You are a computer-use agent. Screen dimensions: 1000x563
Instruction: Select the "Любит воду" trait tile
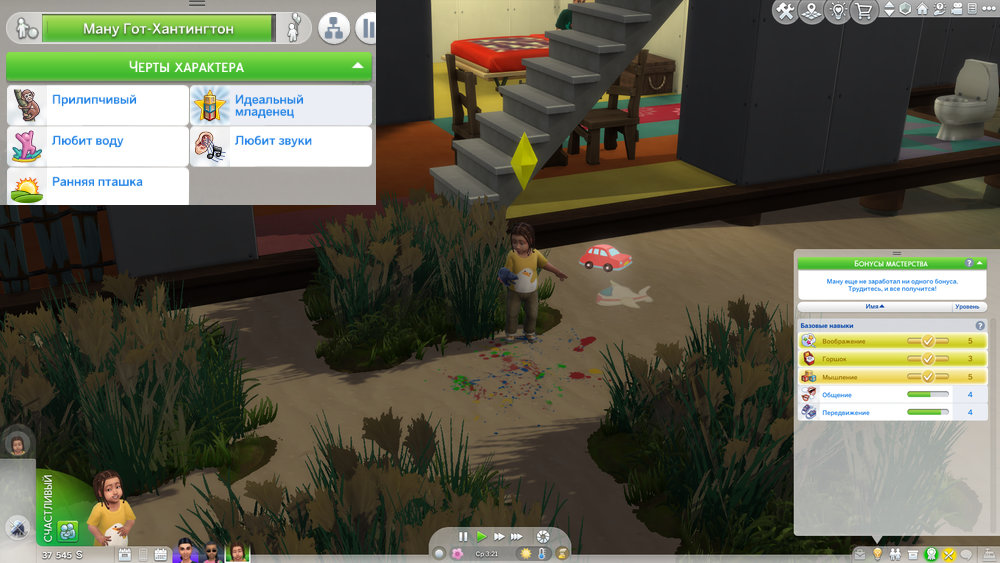click(x=97, y=146)
